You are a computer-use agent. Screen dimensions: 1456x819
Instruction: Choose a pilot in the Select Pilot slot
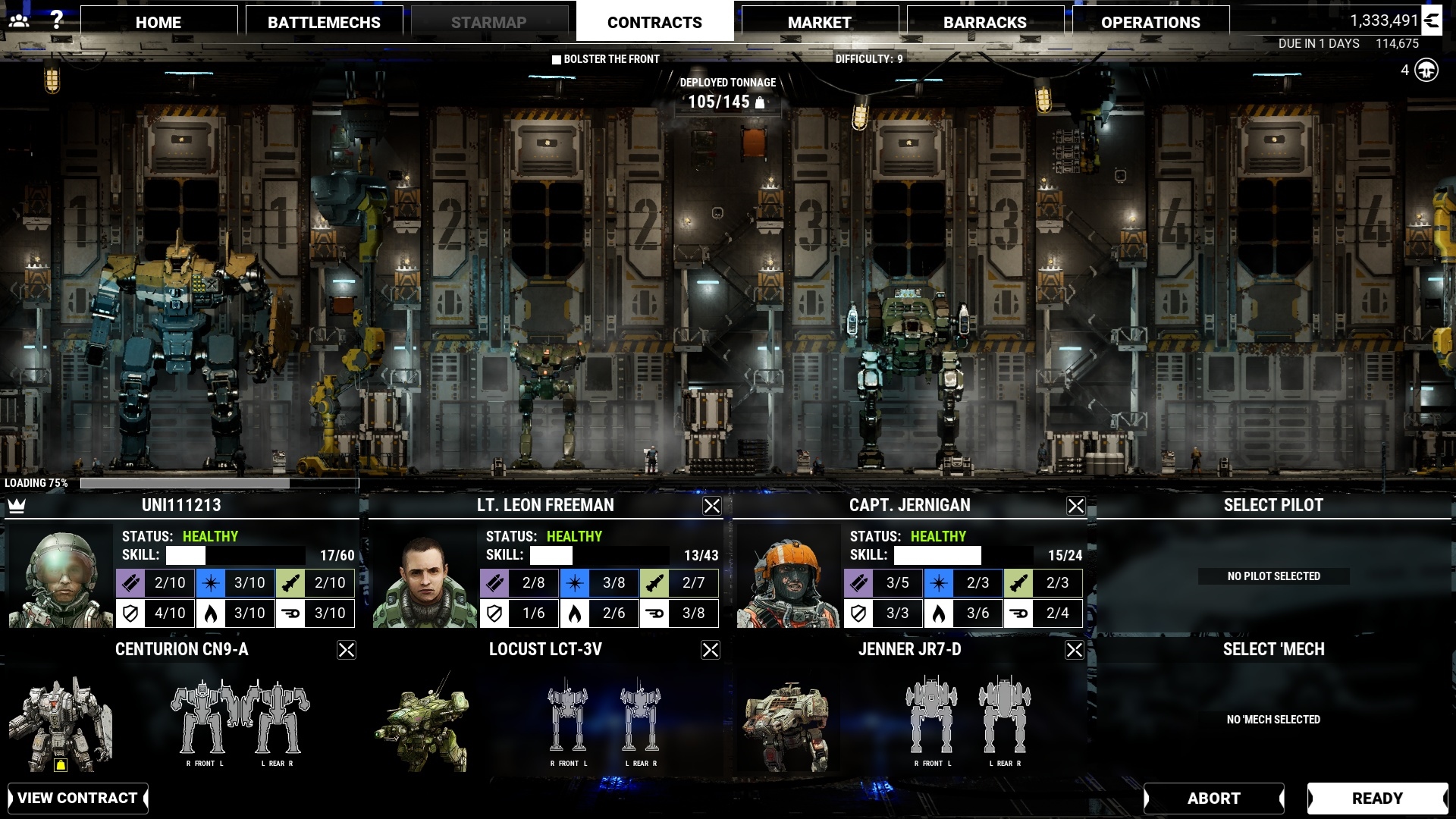pyautogui.click(x=1273, y=576)
